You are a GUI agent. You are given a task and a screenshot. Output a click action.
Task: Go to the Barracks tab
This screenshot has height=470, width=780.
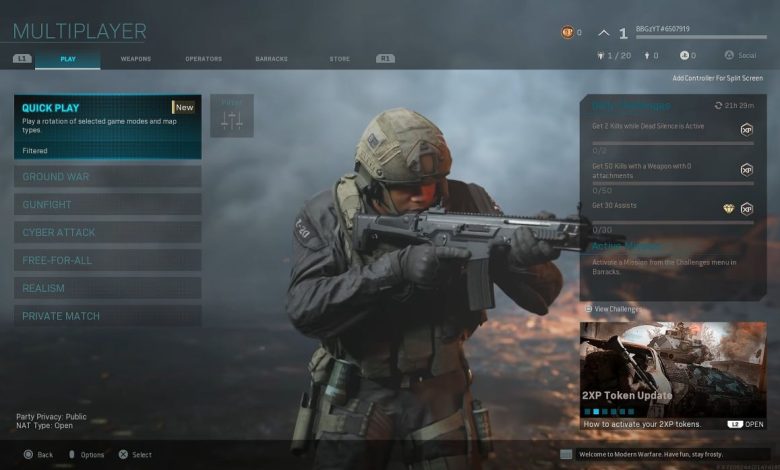(x=272, y=59)
